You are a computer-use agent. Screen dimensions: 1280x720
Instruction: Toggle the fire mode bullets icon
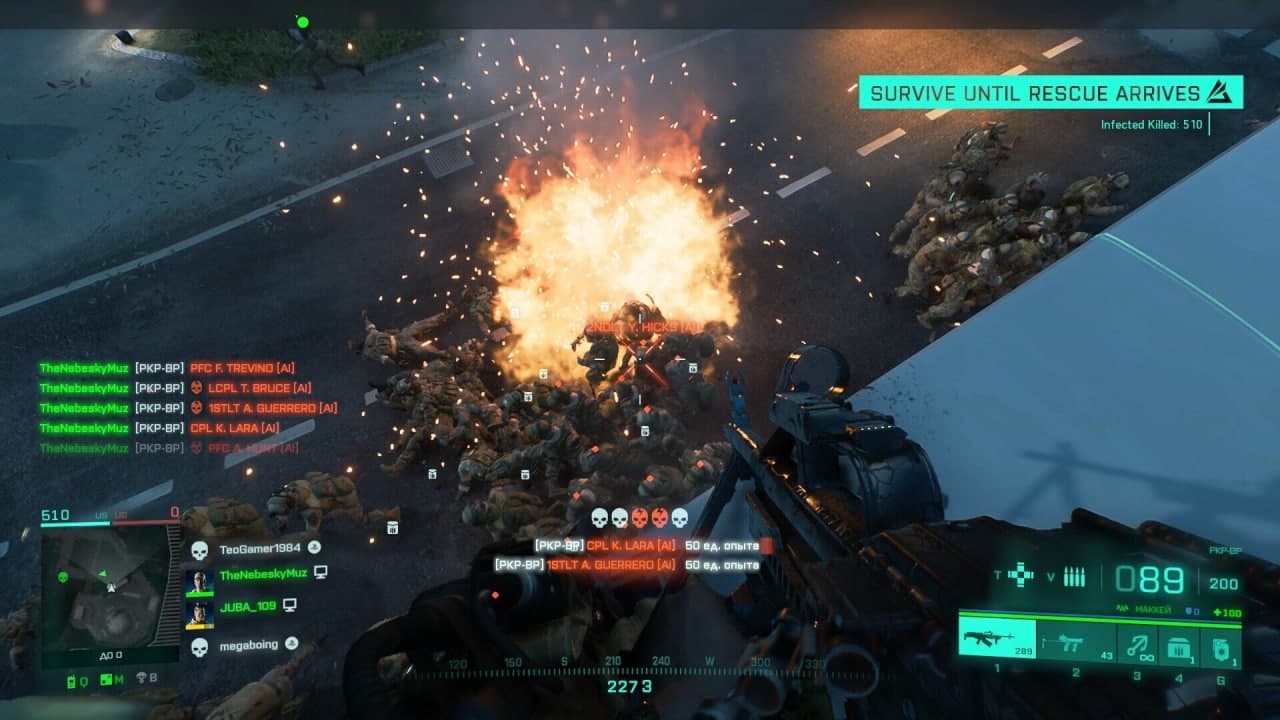(1074, 576)
